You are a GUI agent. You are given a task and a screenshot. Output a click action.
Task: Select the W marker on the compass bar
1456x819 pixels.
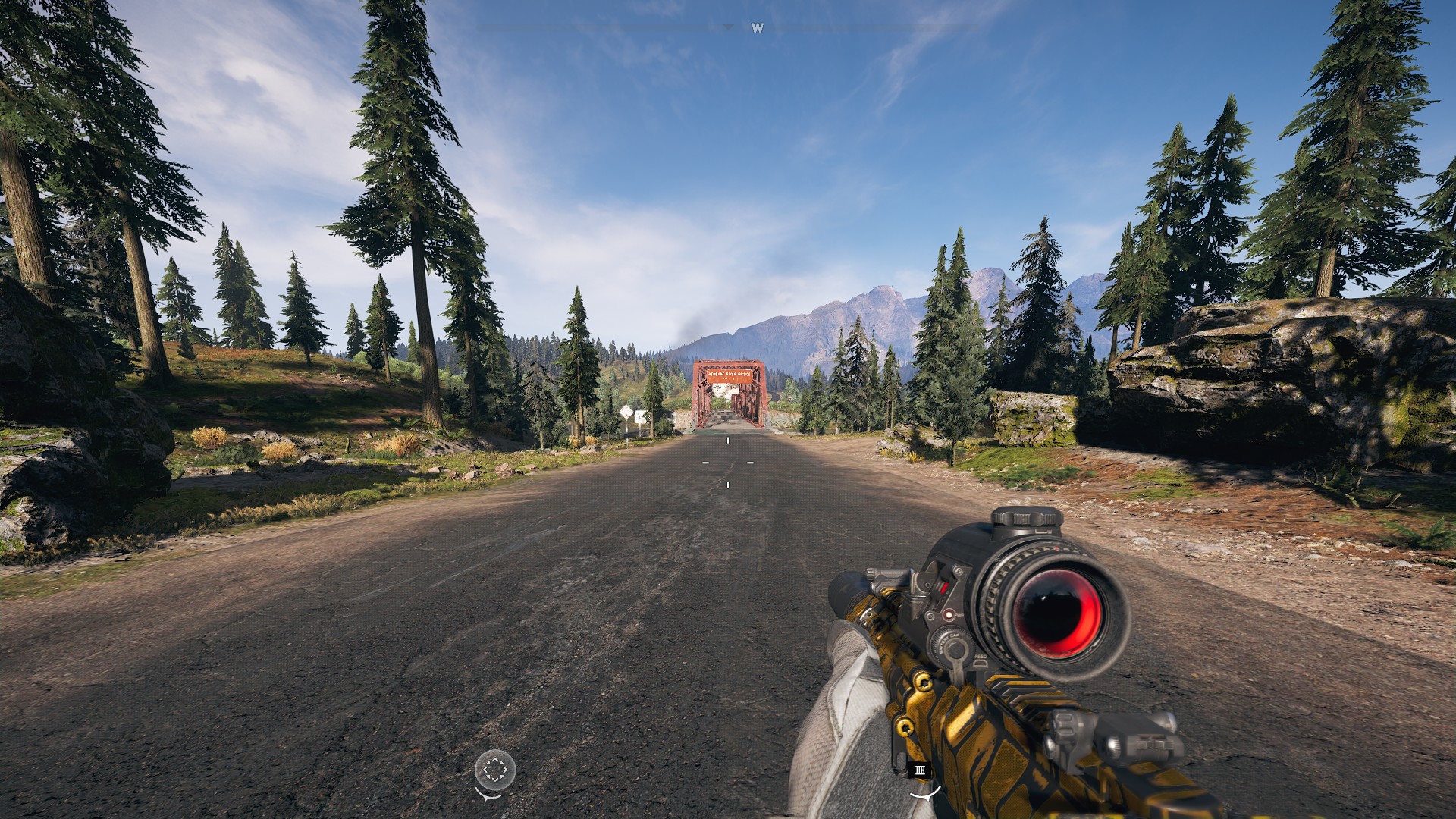click(758, 27)
